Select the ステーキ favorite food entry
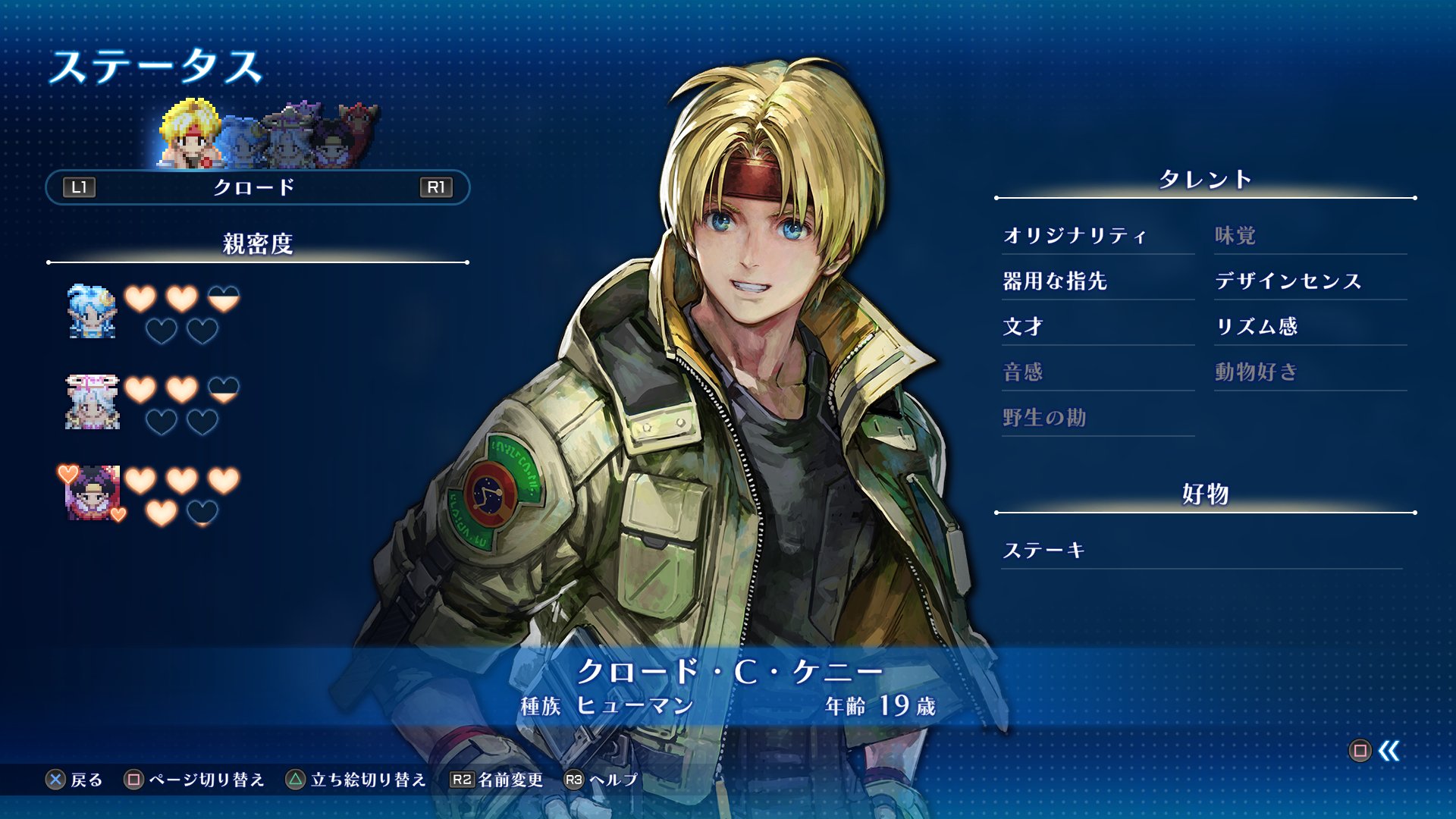This screenshot has width=1456, height=819. (x=1044, y=551)
